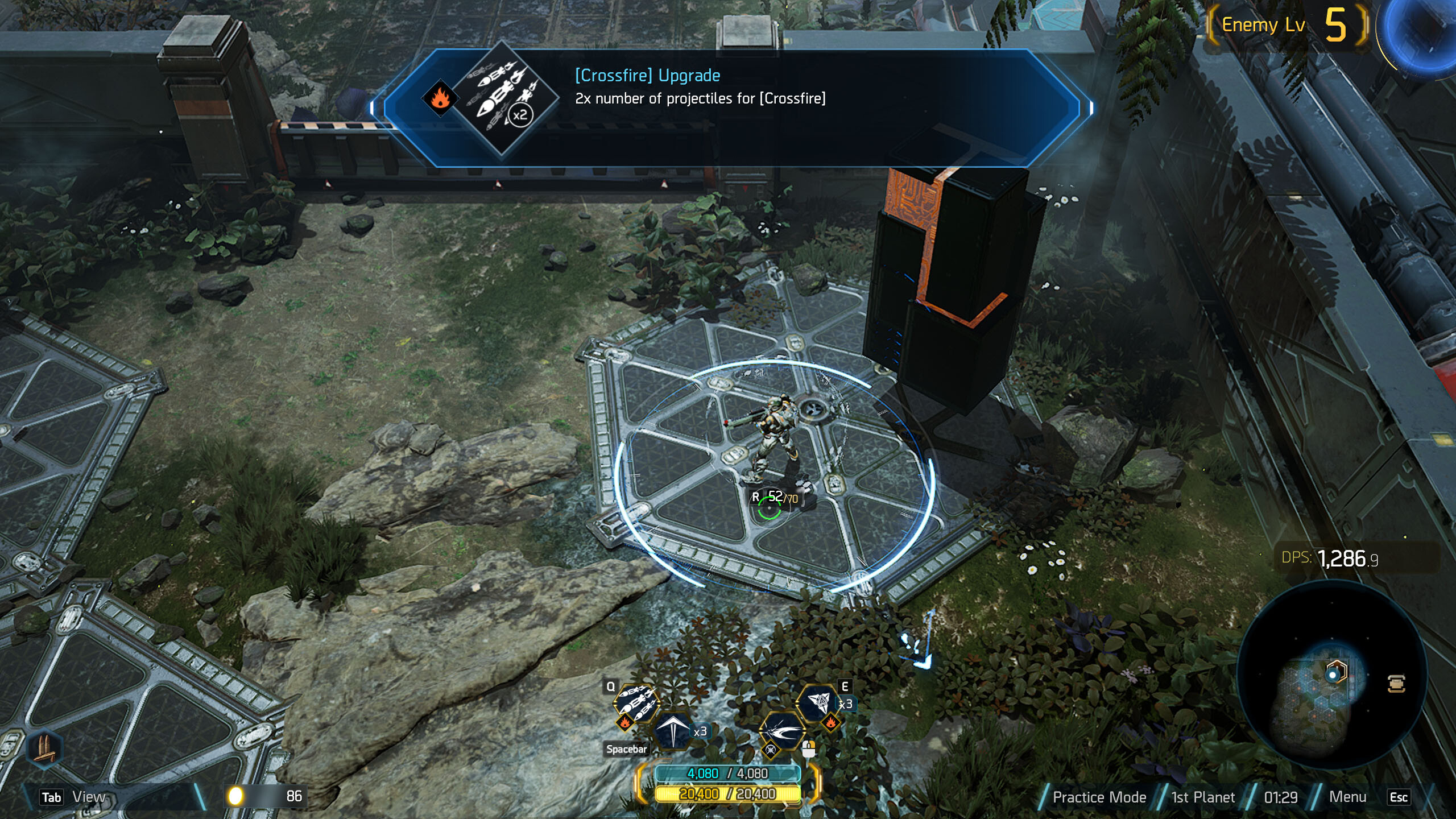This screenshot has height=819, width=1456.
Task: Select the Q Crossfire missile skill icon
Action: (636, 703)
